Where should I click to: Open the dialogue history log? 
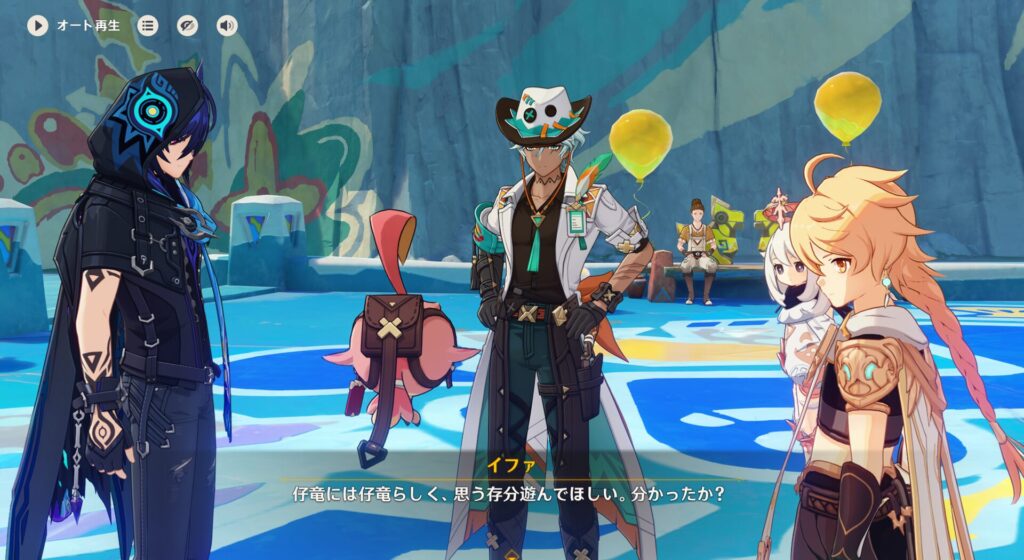148,26
